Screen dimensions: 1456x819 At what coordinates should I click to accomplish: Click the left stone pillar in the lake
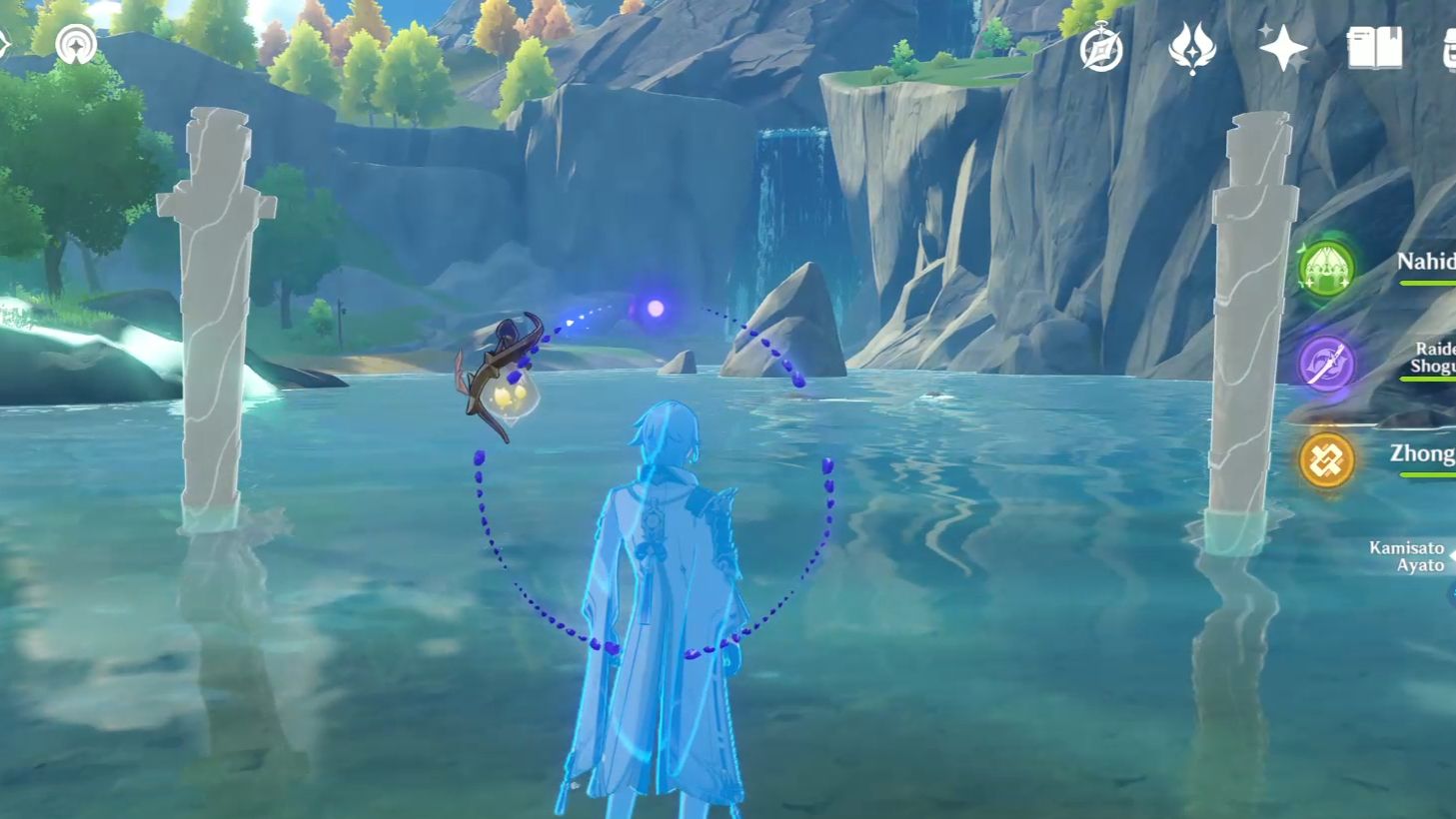(213, 310)
